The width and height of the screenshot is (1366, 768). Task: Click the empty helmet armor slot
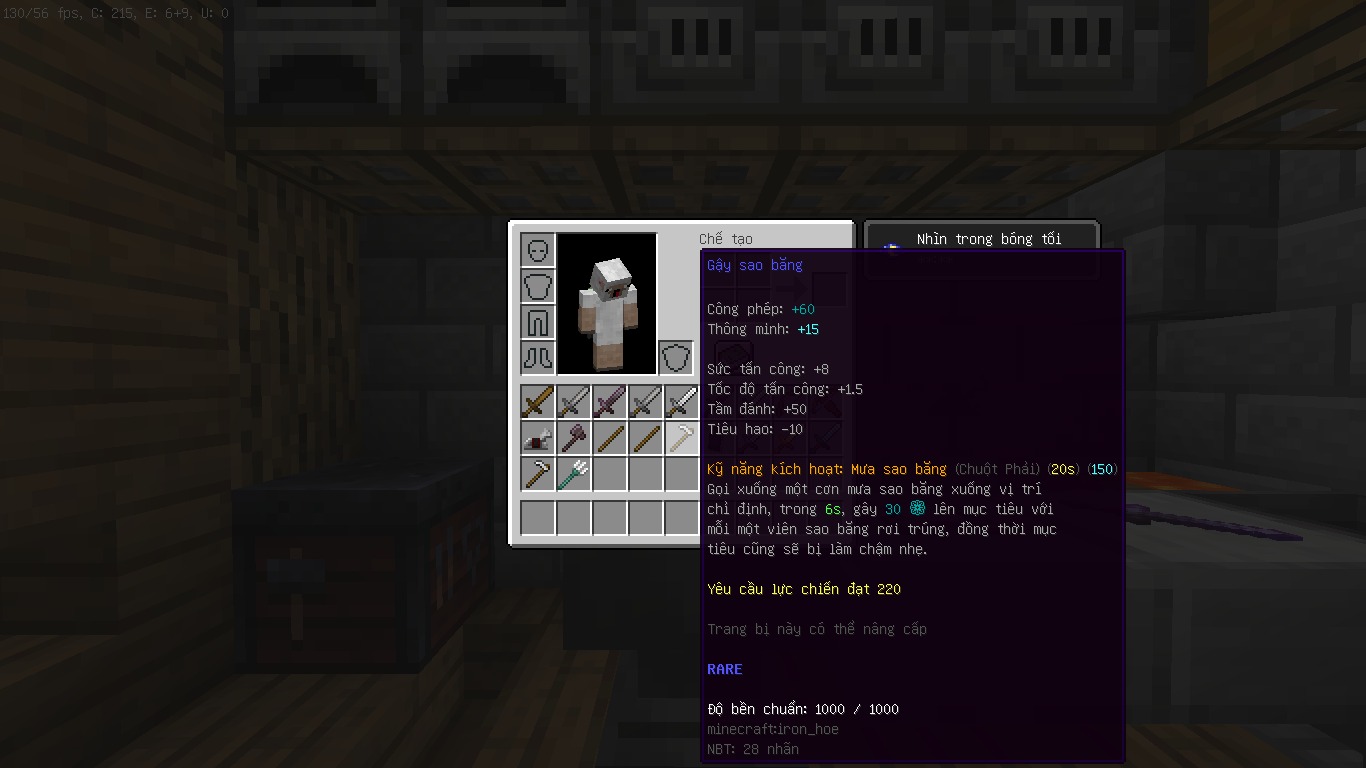pyautogui.click(x=538, y=250)
